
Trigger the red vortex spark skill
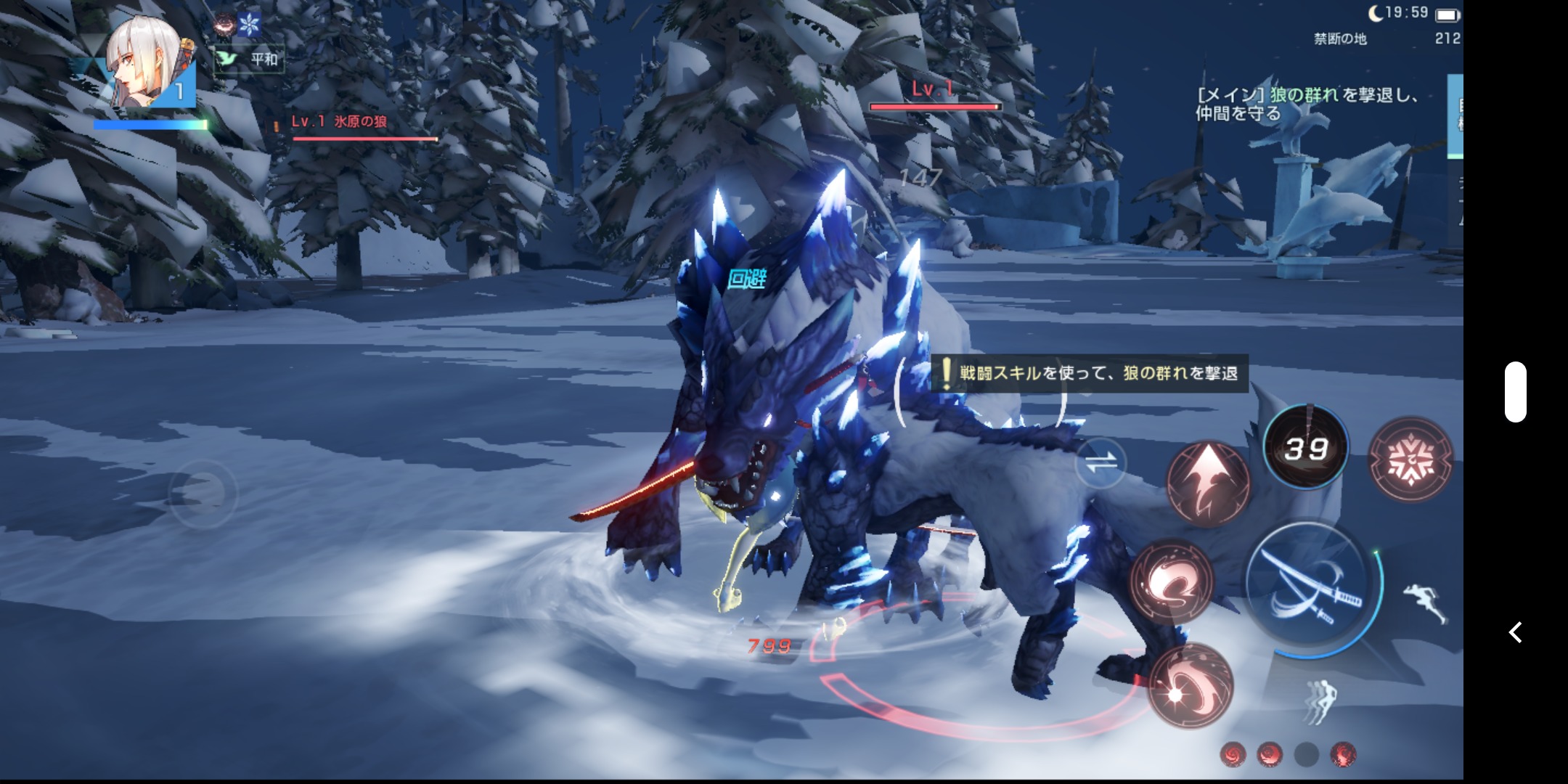tap(1191, 685)
